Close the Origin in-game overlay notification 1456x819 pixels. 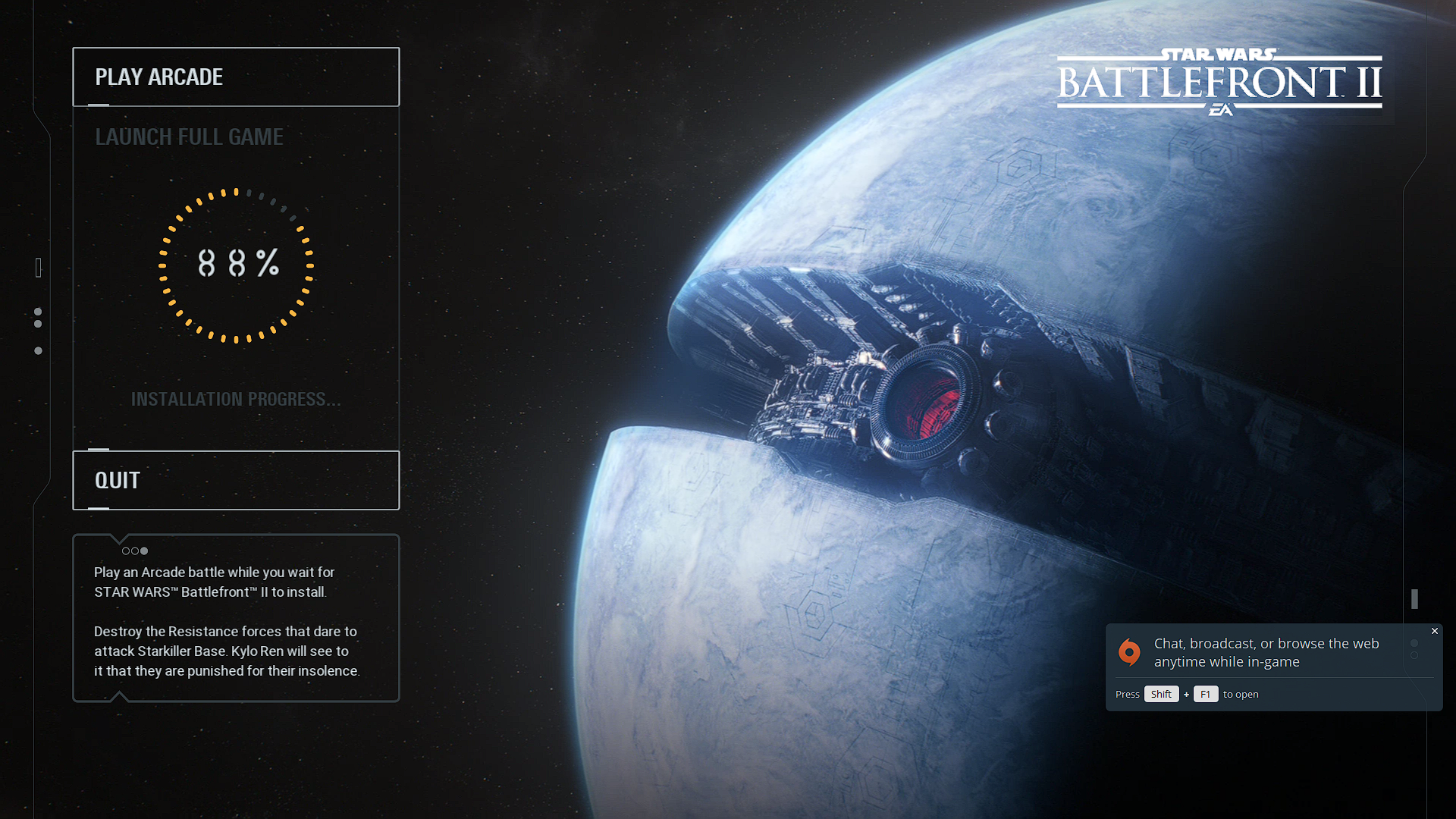(1434, 631)
